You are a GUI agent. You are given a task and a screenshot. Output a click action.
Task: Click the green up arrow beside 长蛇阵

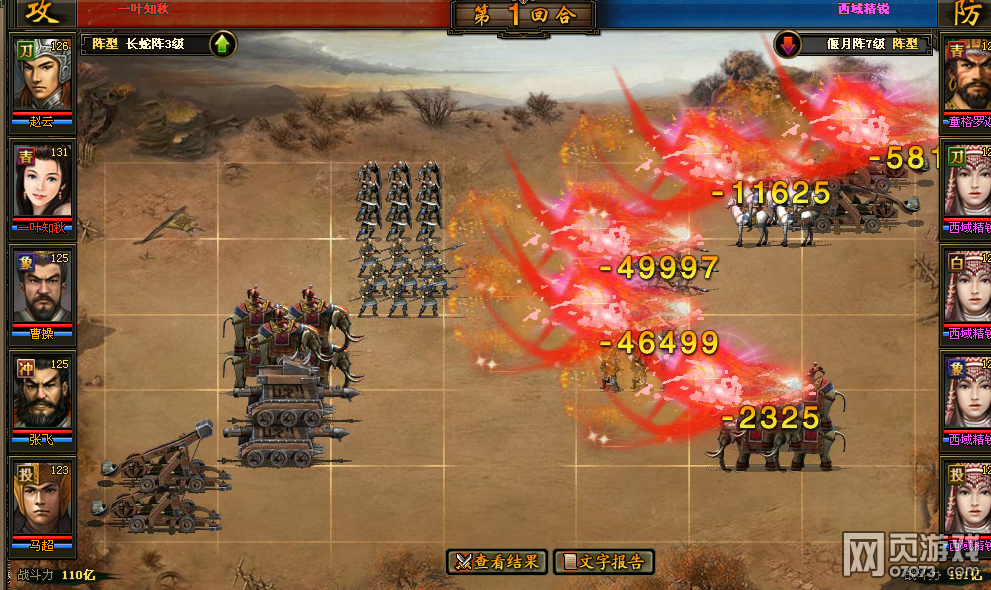point(222,44)
